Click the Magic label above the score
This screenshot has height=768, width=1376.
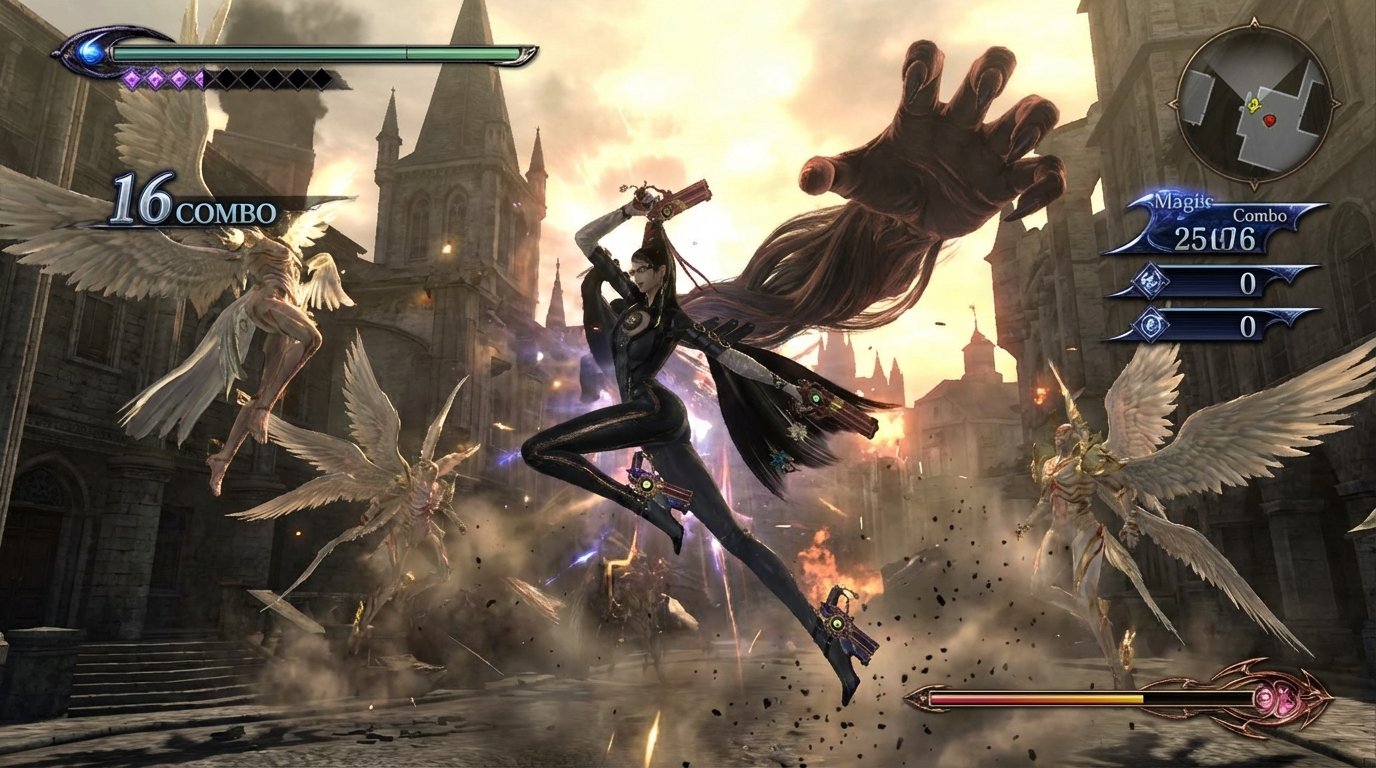pyautogui.click(x=1182, y=200)
